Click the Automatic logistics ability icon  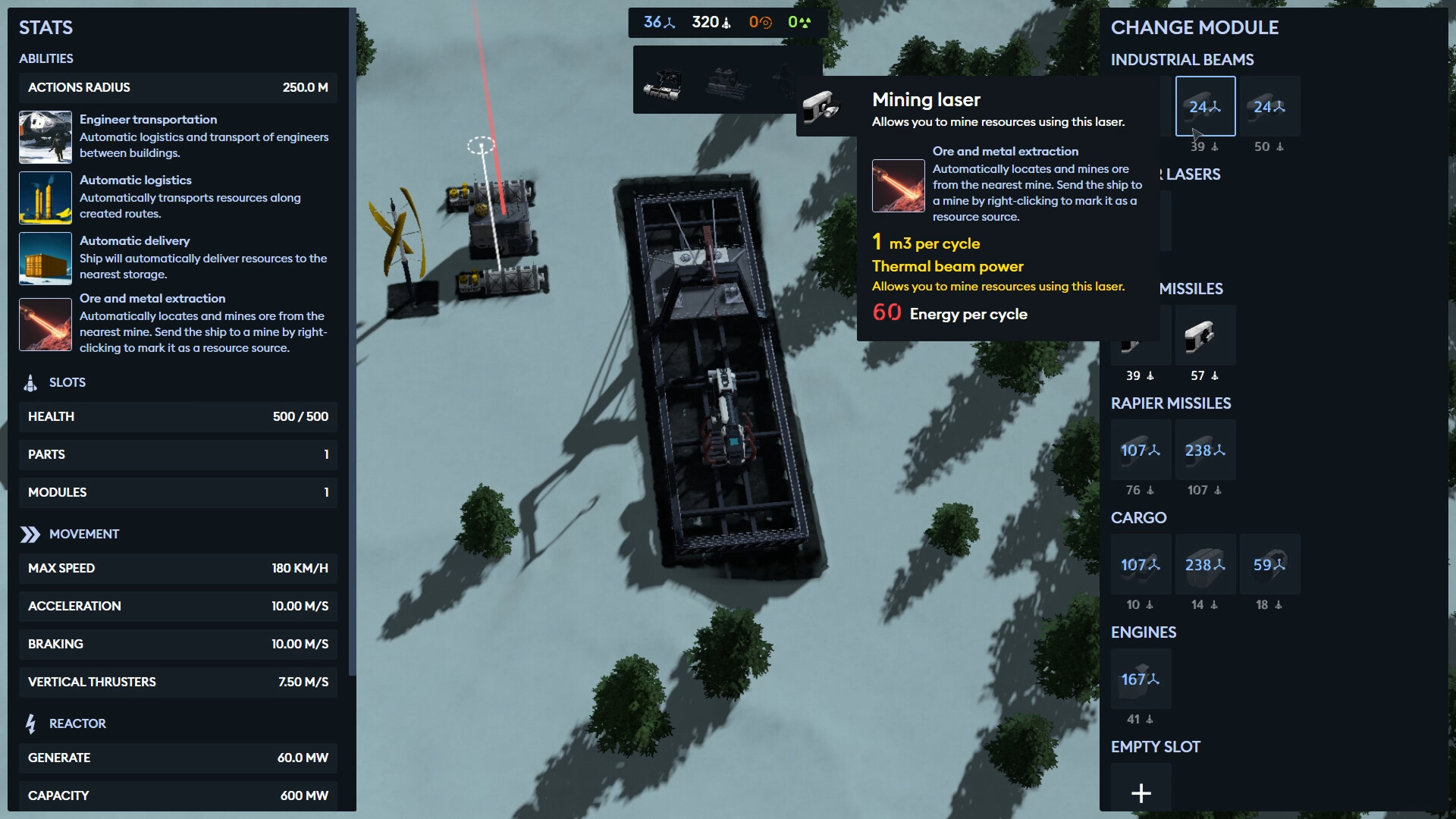(x=45, y=198)
